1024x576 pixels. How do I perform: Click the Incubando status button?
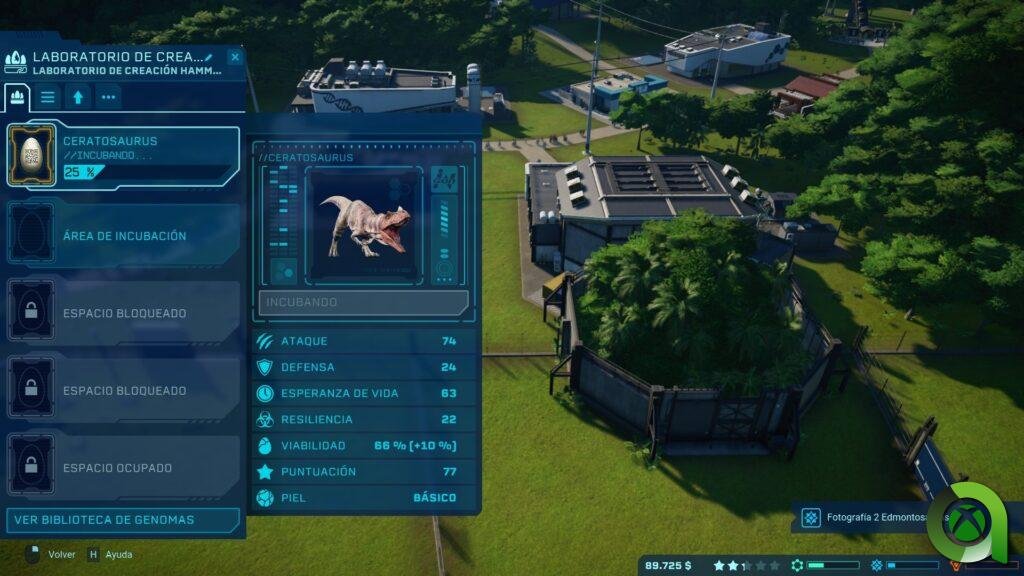click(363, 302)
